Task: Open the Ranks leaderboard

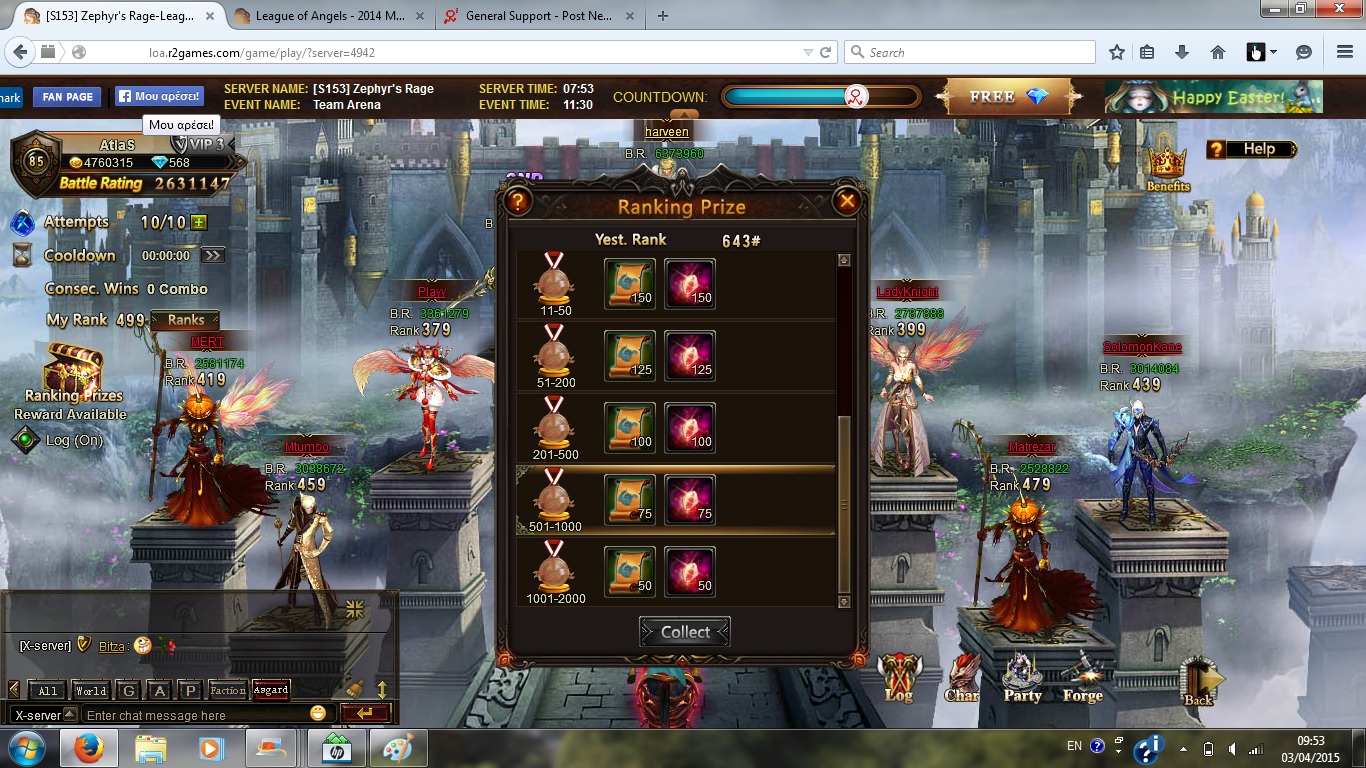Action: click(x=185, y=320)
